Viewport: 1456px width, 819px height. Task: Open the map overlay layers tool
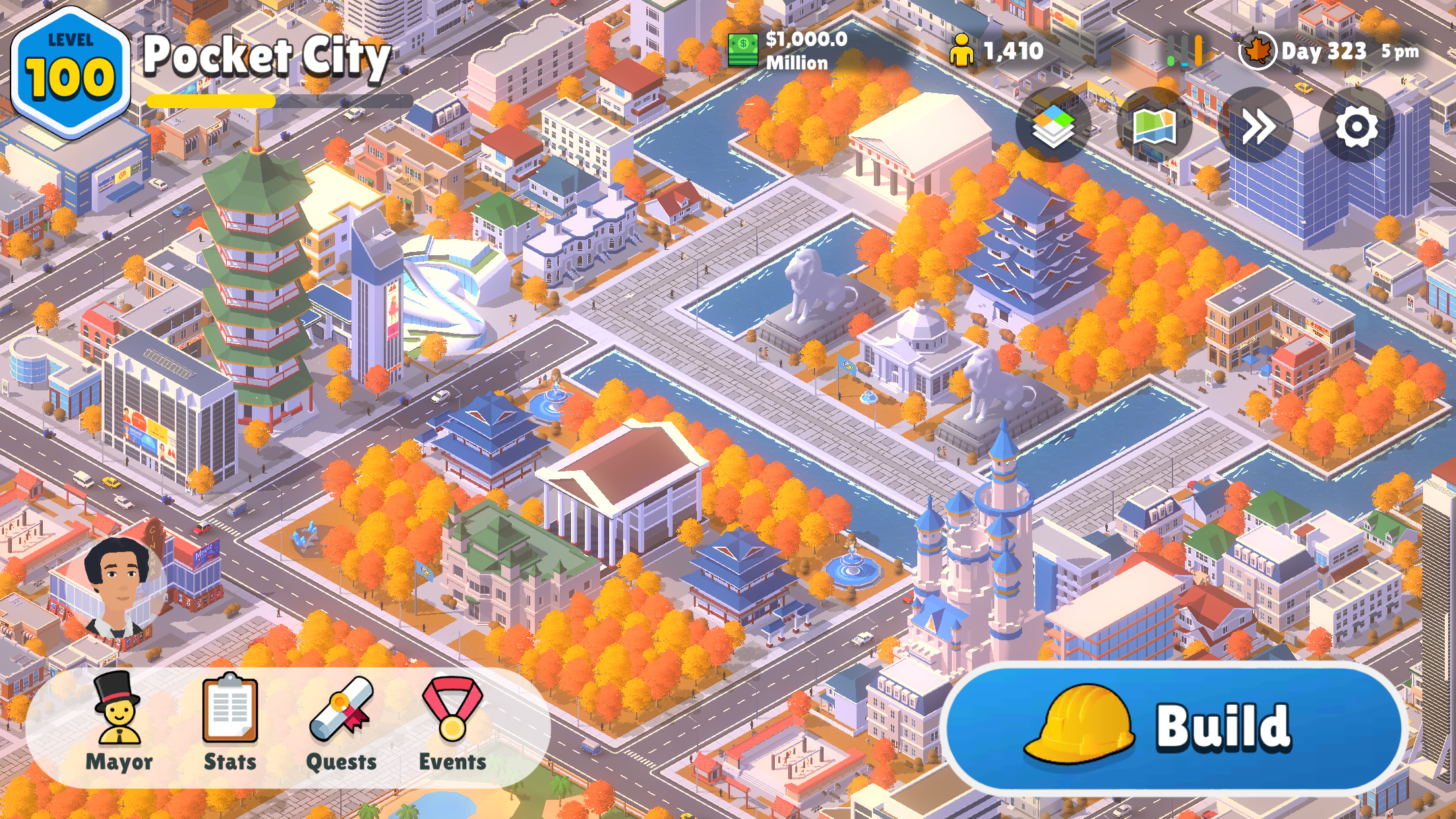point(1054,125)
